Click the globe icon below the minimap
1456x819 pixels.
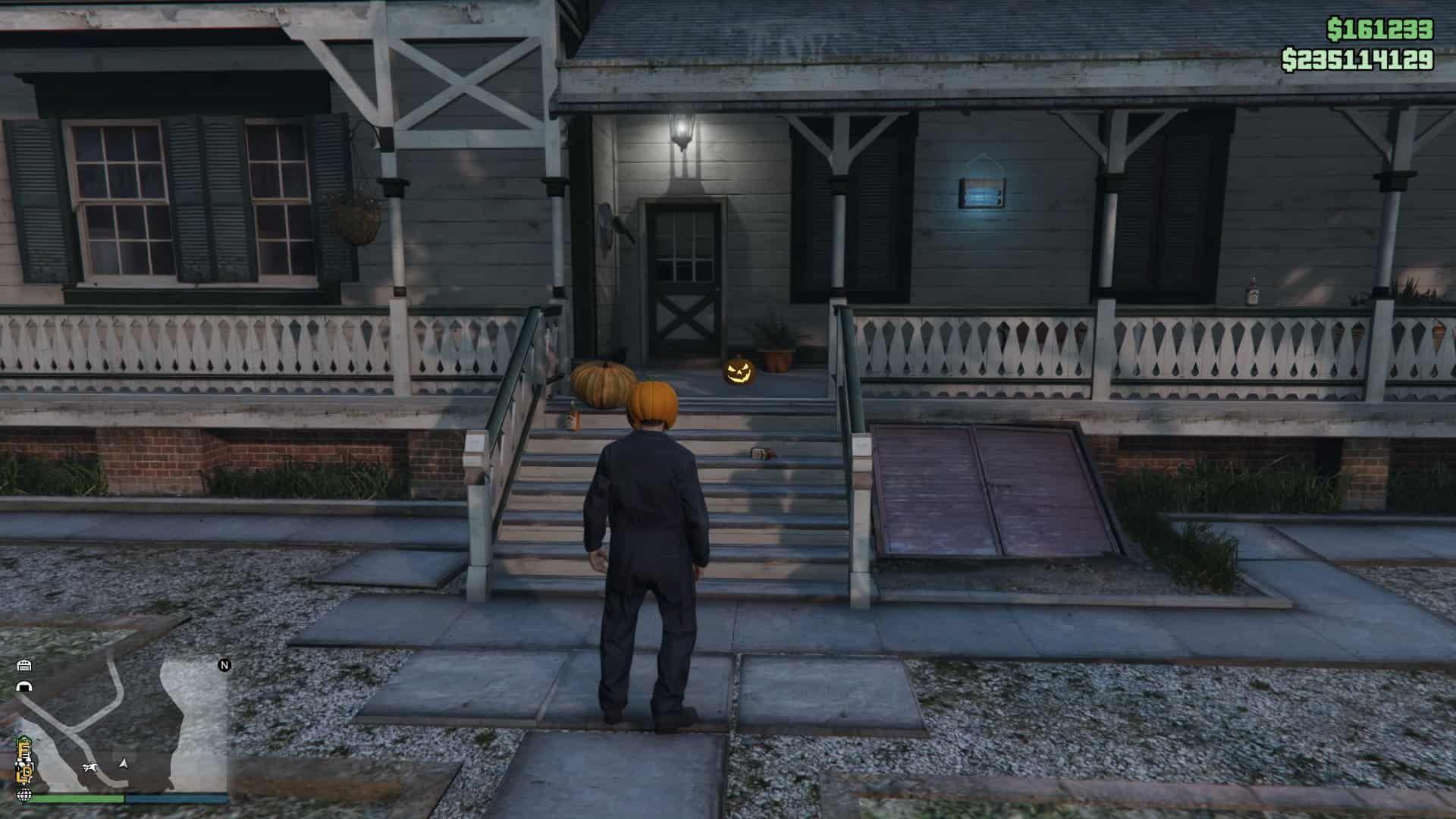(24, 795)
